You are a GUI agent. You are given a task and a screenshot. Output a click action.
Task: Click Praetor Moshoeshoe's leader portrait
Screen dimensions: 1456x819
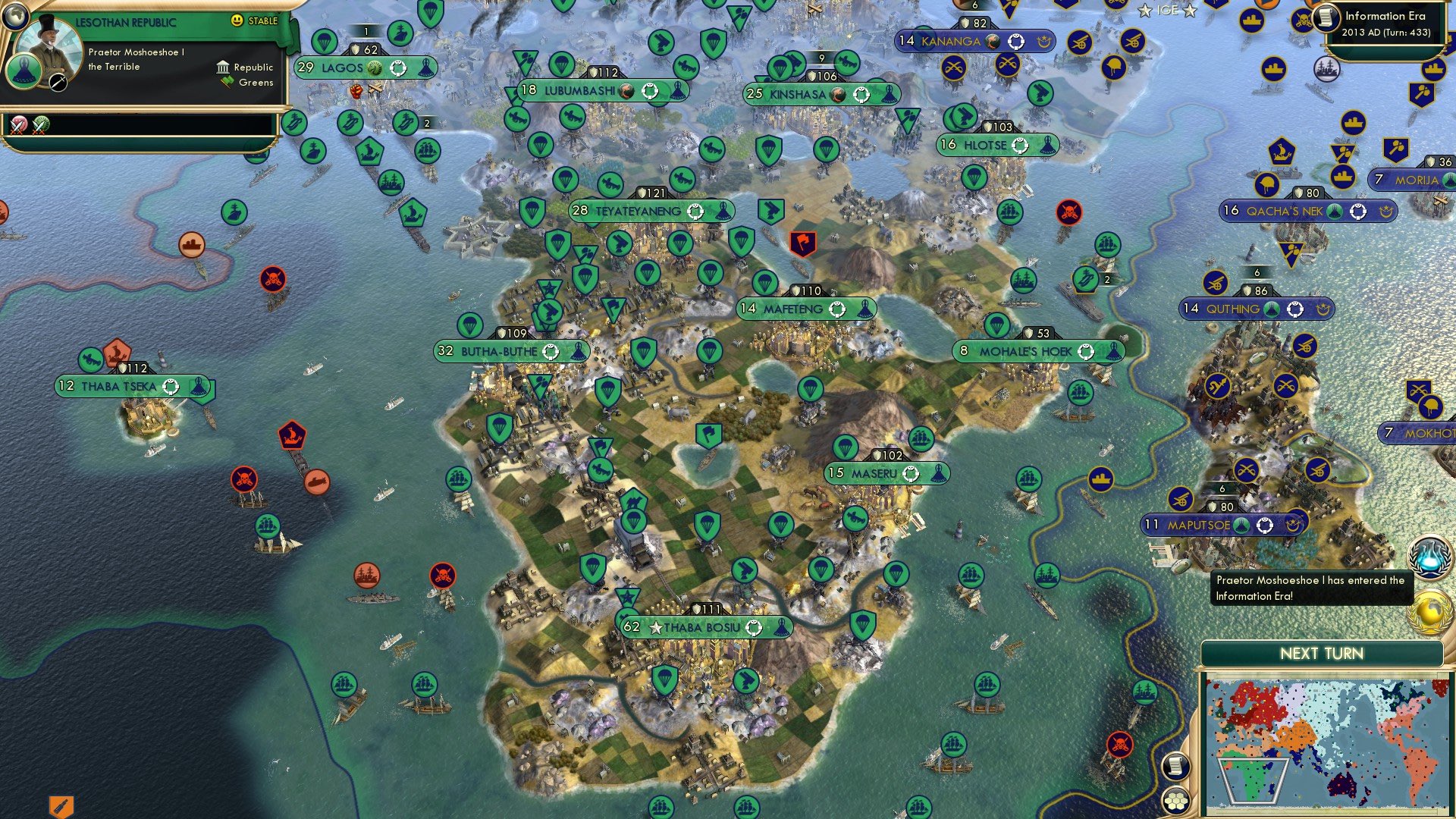click(52, 44)
